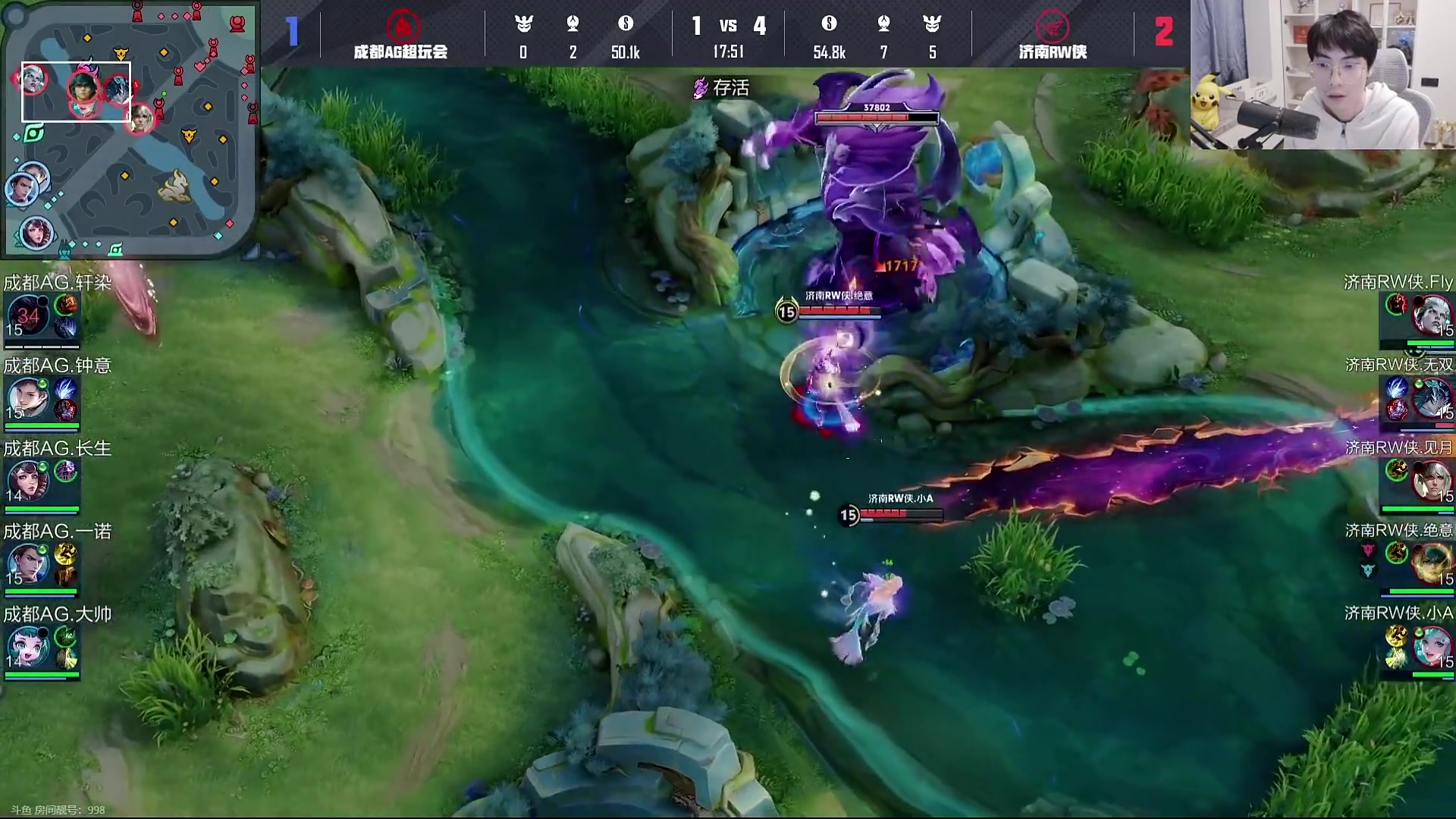Select player 成都AG.轩染's hero portrait

pos(28,317)
